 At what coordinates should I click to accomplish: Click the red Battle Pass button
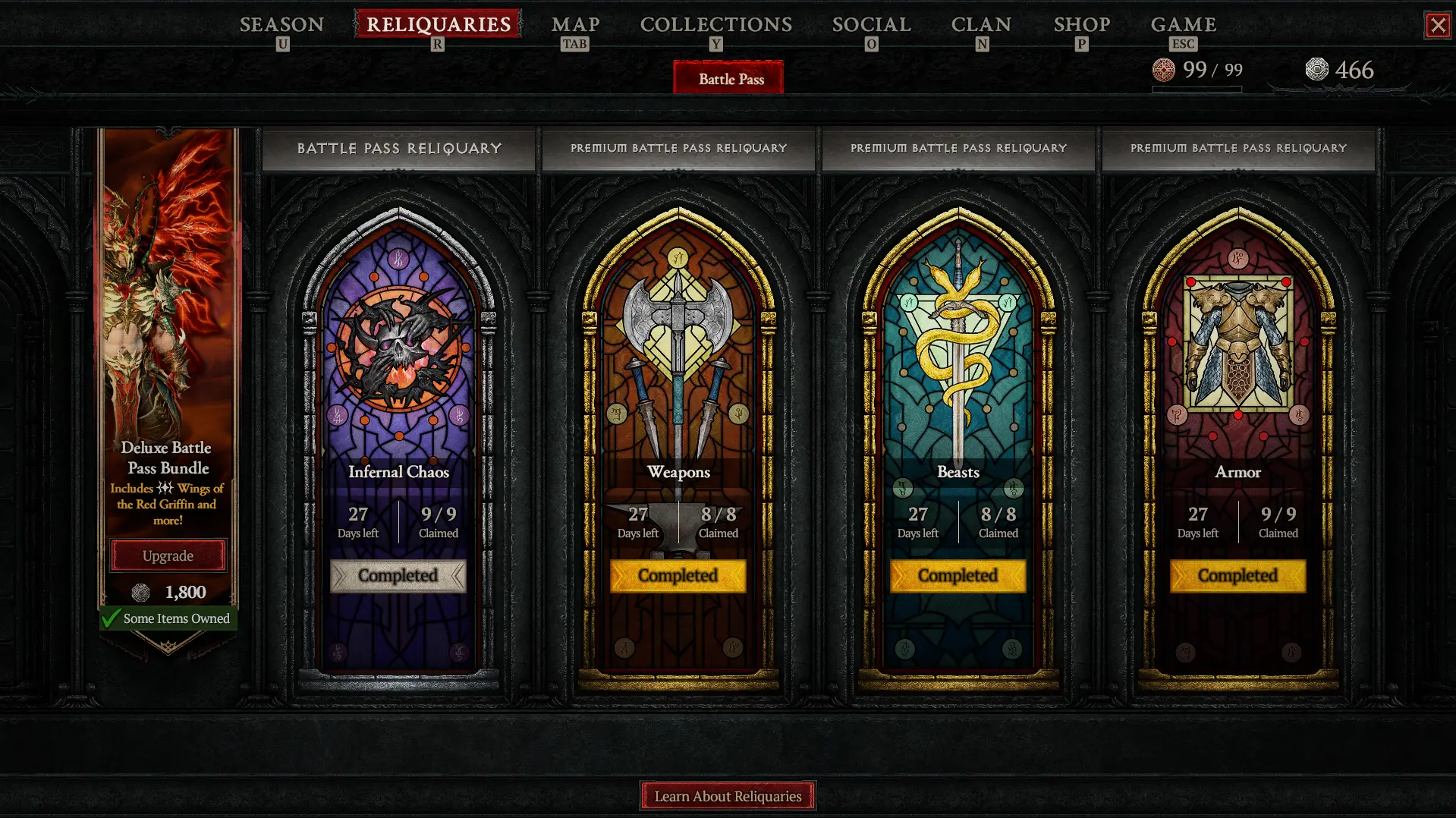tap(730, 79)
